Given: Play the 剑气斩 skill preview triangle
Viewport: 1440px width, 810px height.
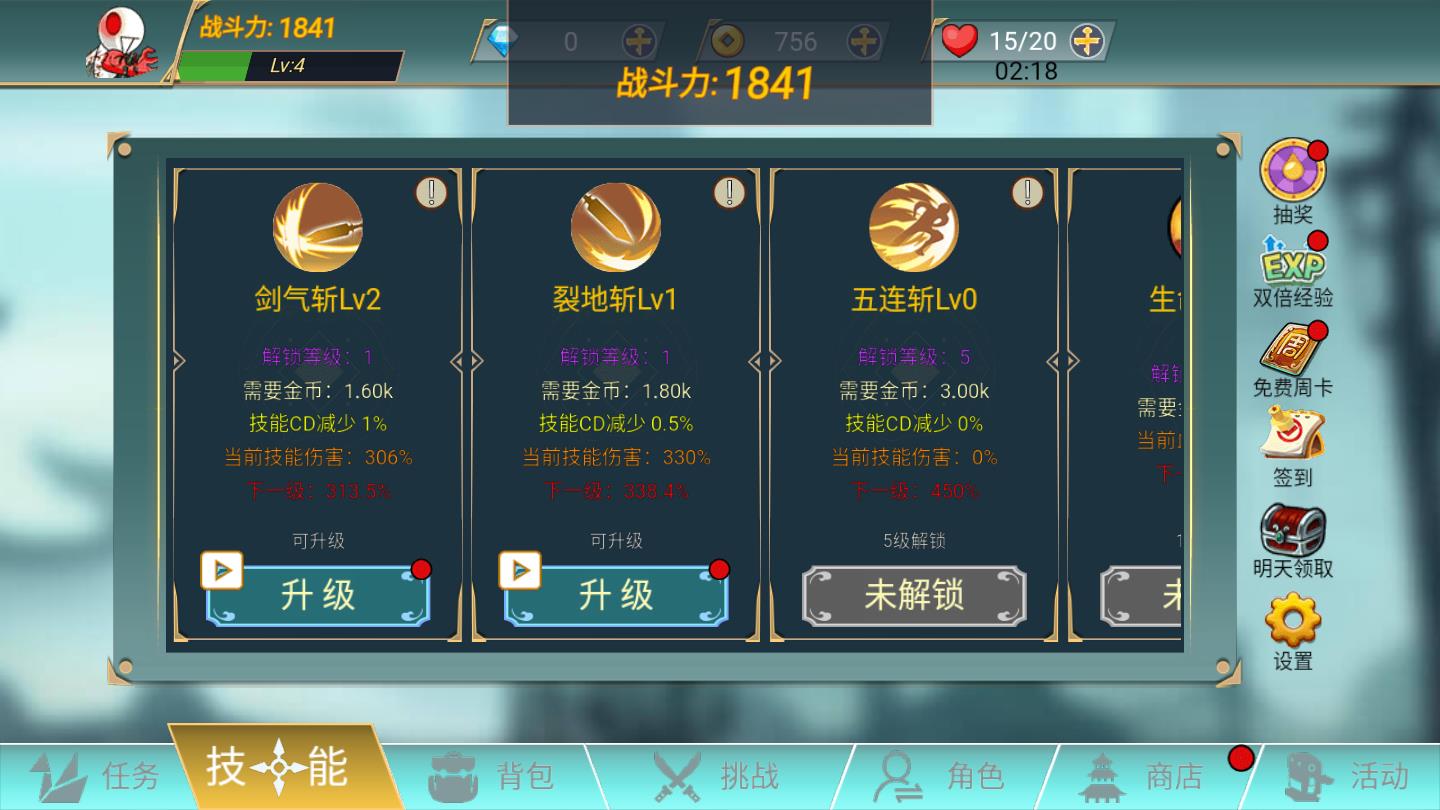Looking at the screenshot, I should pos(222,570).
